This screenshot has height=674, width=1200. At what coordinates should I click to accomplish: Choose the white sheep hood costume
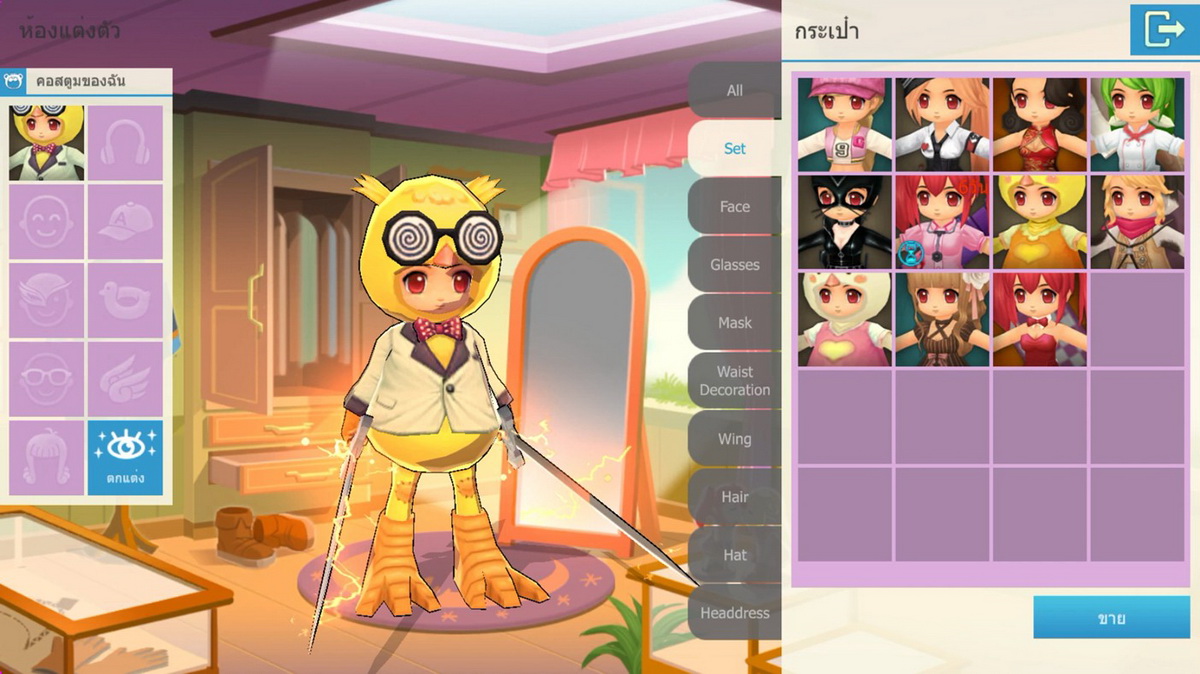coord(844,319)
